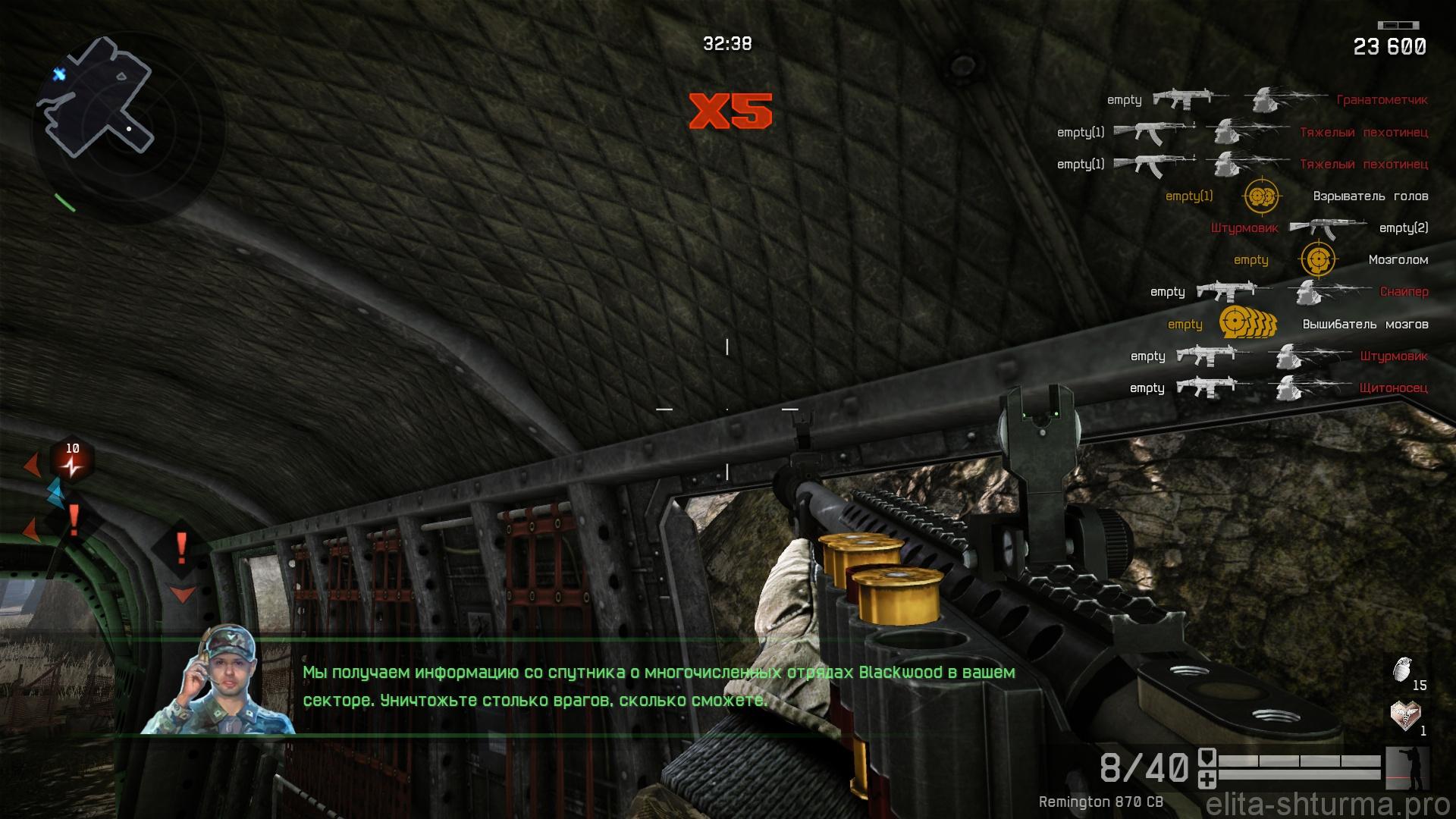The width and height of the screenshot is (1456, 819).
Task: Click the heart-shaped item icon showing 1
Action: [x=1404, y=714]
